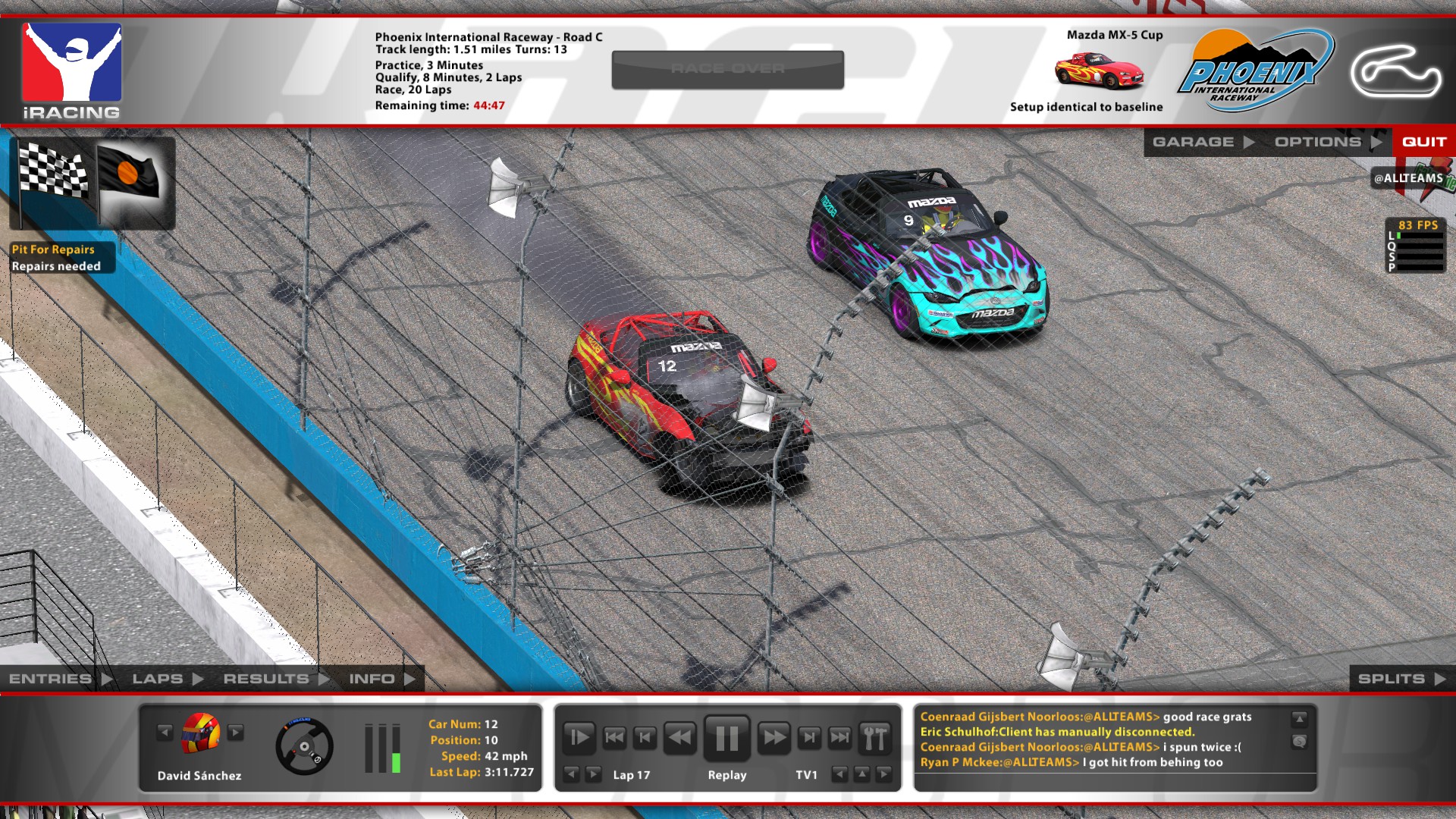Expand the SPLITS panel arrow
Viewport: 1456px width, 819px height.
click(1437, 678)
